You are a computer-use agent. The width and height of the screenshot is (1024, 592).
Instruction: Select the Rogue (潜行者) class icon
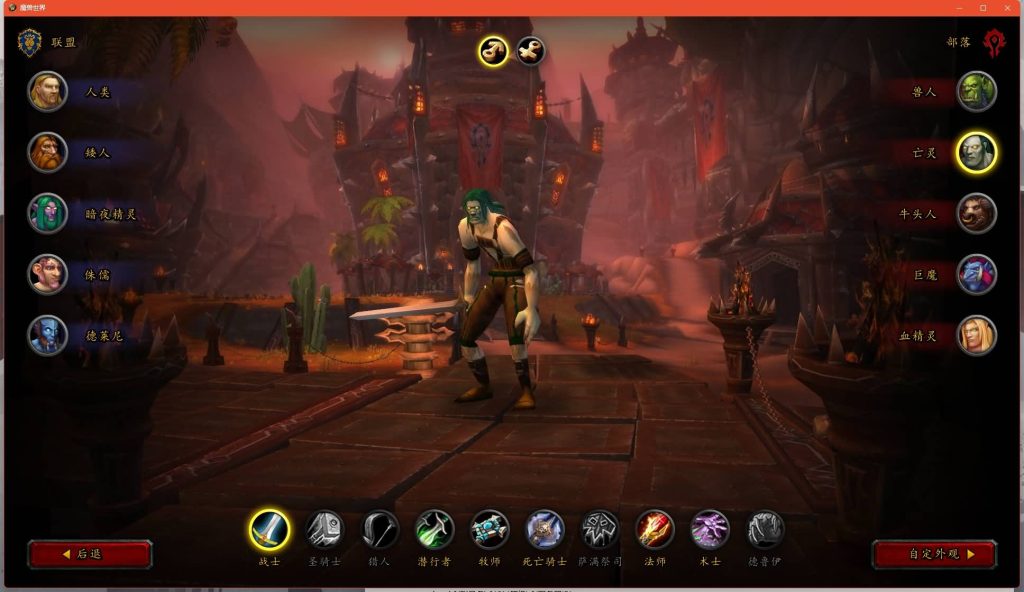click(x=435, y=529)
